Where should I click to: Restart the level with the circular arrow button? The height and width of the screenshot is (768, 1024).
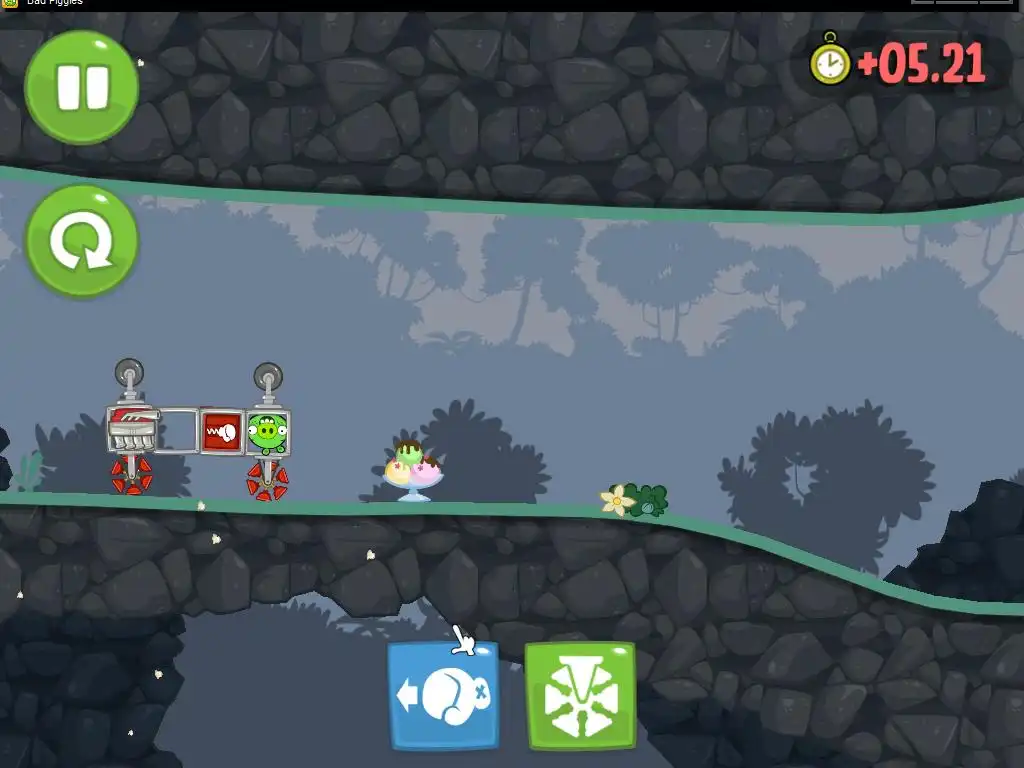click(81, 241)
